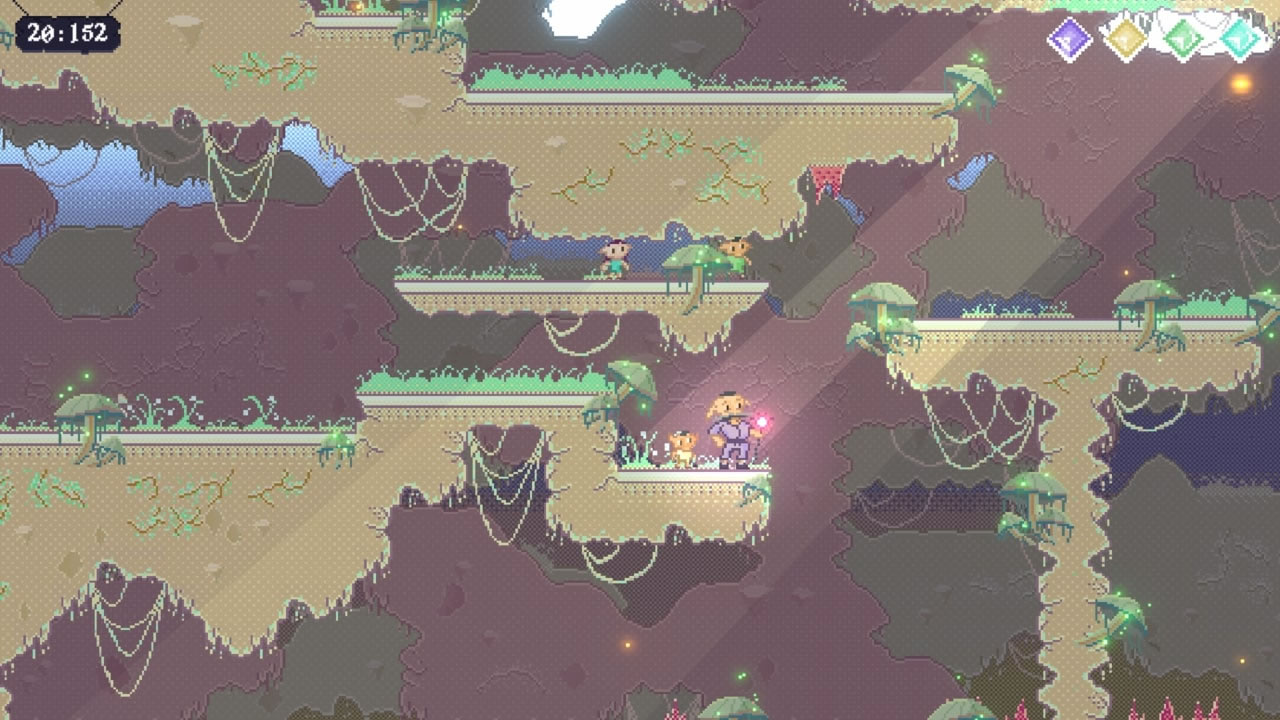1280x720 pixels.
Task: Click the glowing pink wand tip
Action: [x=764, y=420]
